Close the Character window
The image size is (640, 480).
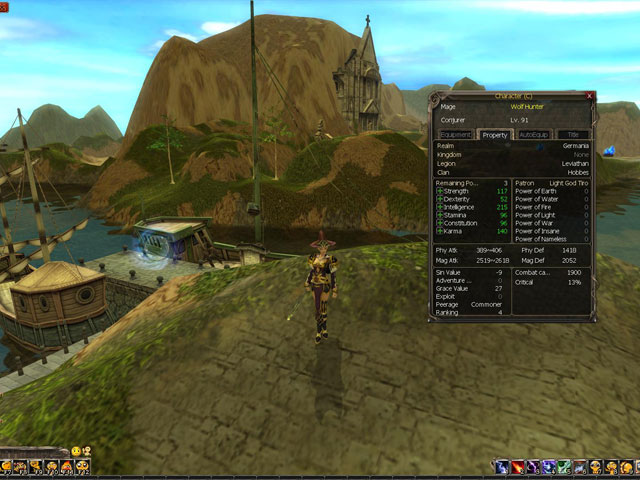click(x=590, y=97)
